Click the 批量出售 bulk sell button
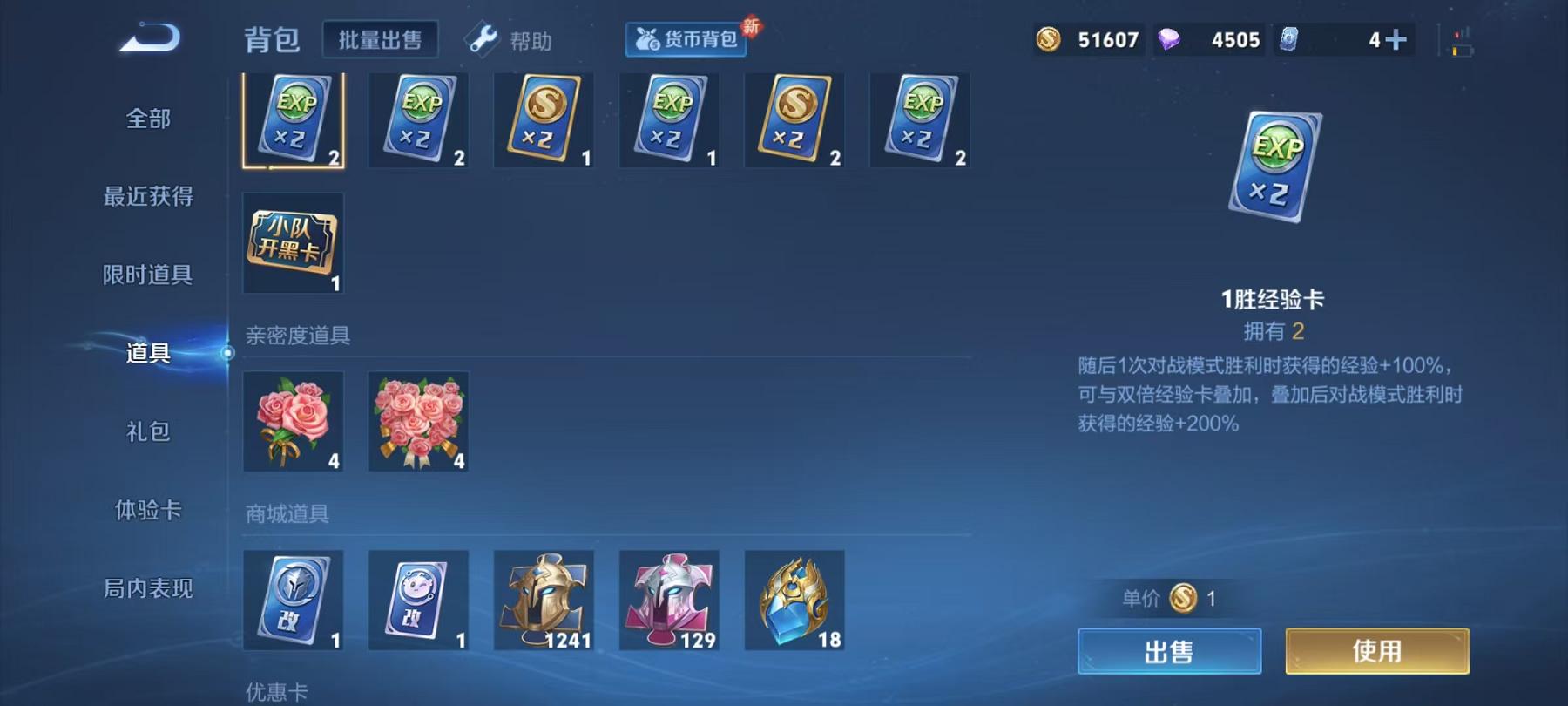1568x706 pixels. [381, 41]
